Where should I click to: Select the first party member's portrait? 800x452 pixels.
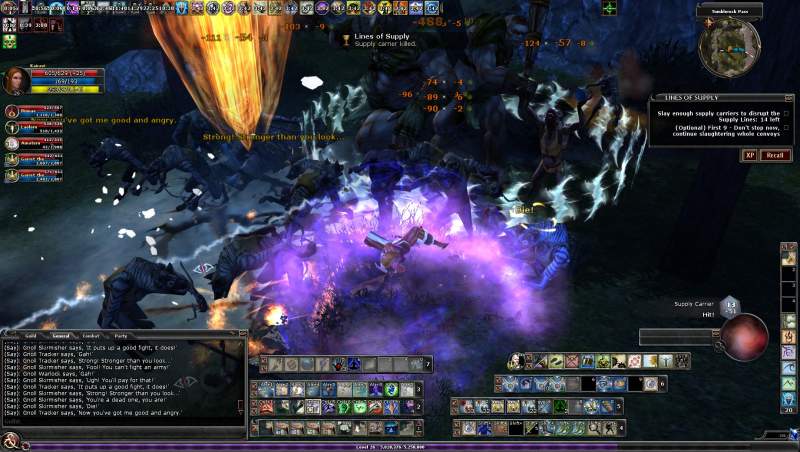[11, 112]
